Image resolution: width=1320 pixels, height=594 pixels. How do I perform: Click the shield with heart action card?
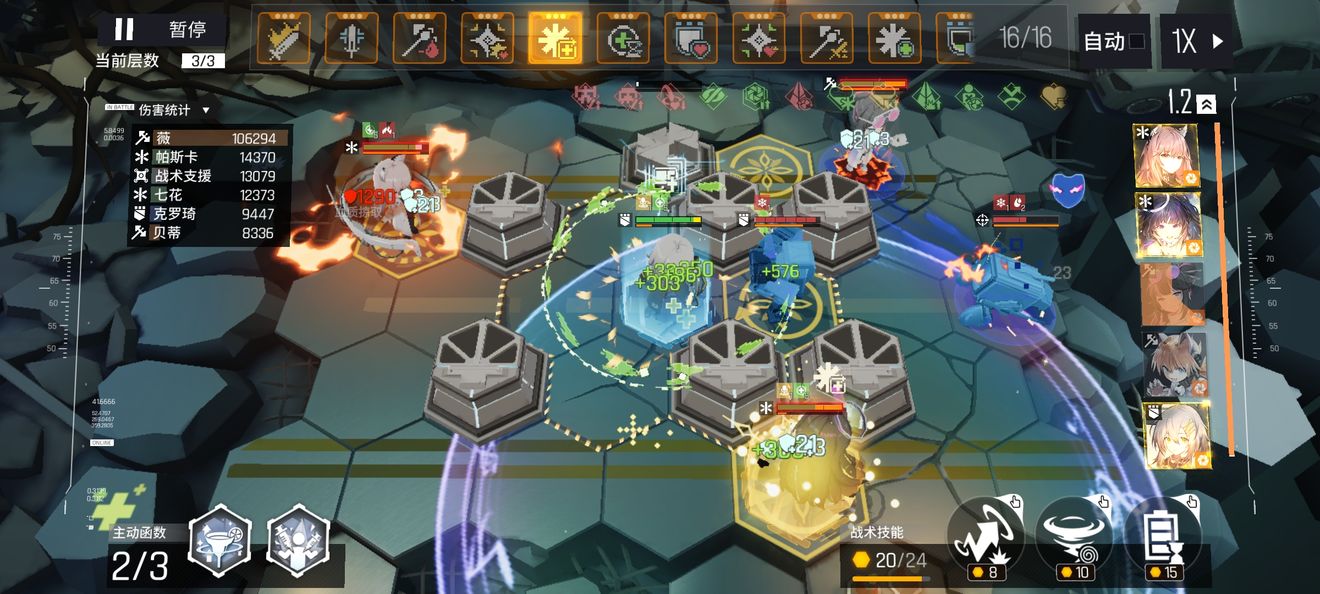click(x=691, y=39)
